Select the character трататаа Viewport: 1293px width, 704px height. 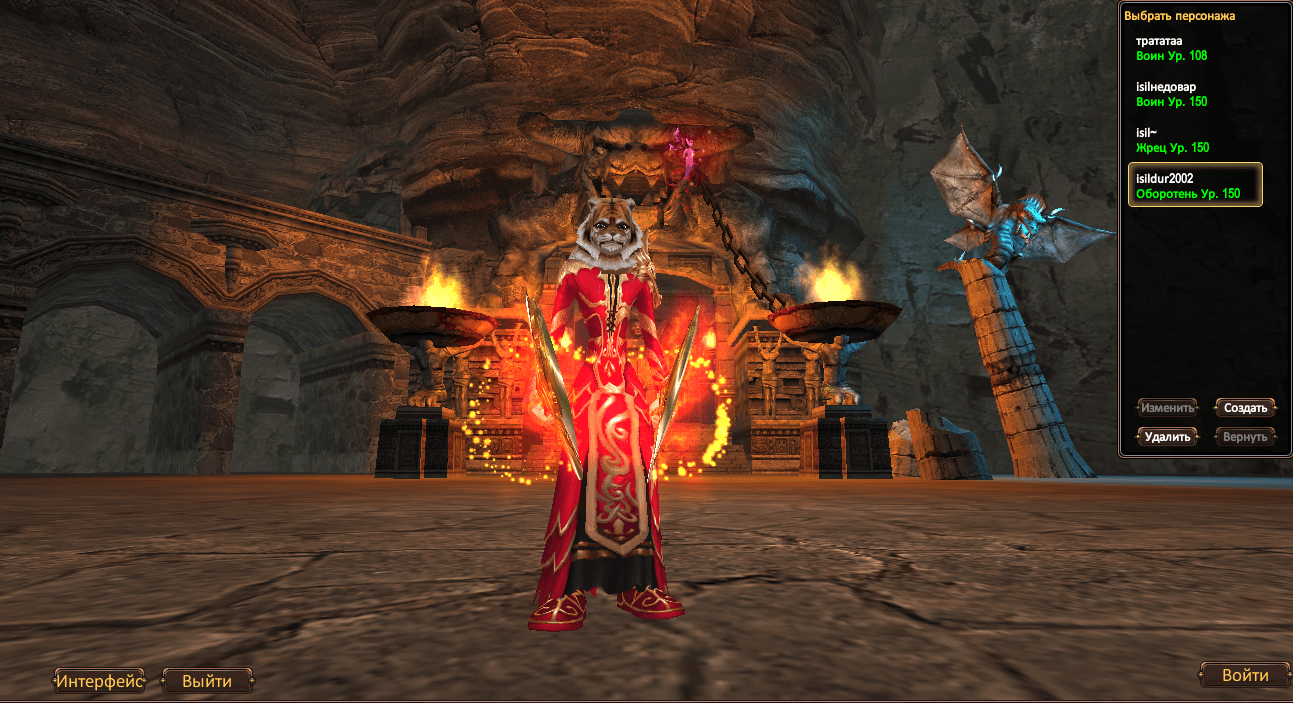click(1194, 48)
